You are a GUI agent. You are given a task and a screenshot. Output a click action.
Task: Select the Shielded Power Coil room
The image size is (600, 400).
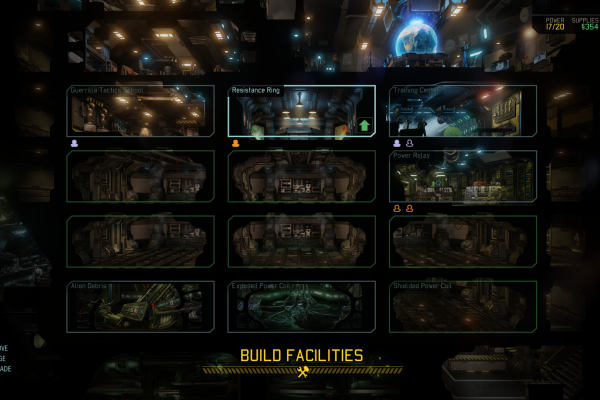[x=463, y=306]
